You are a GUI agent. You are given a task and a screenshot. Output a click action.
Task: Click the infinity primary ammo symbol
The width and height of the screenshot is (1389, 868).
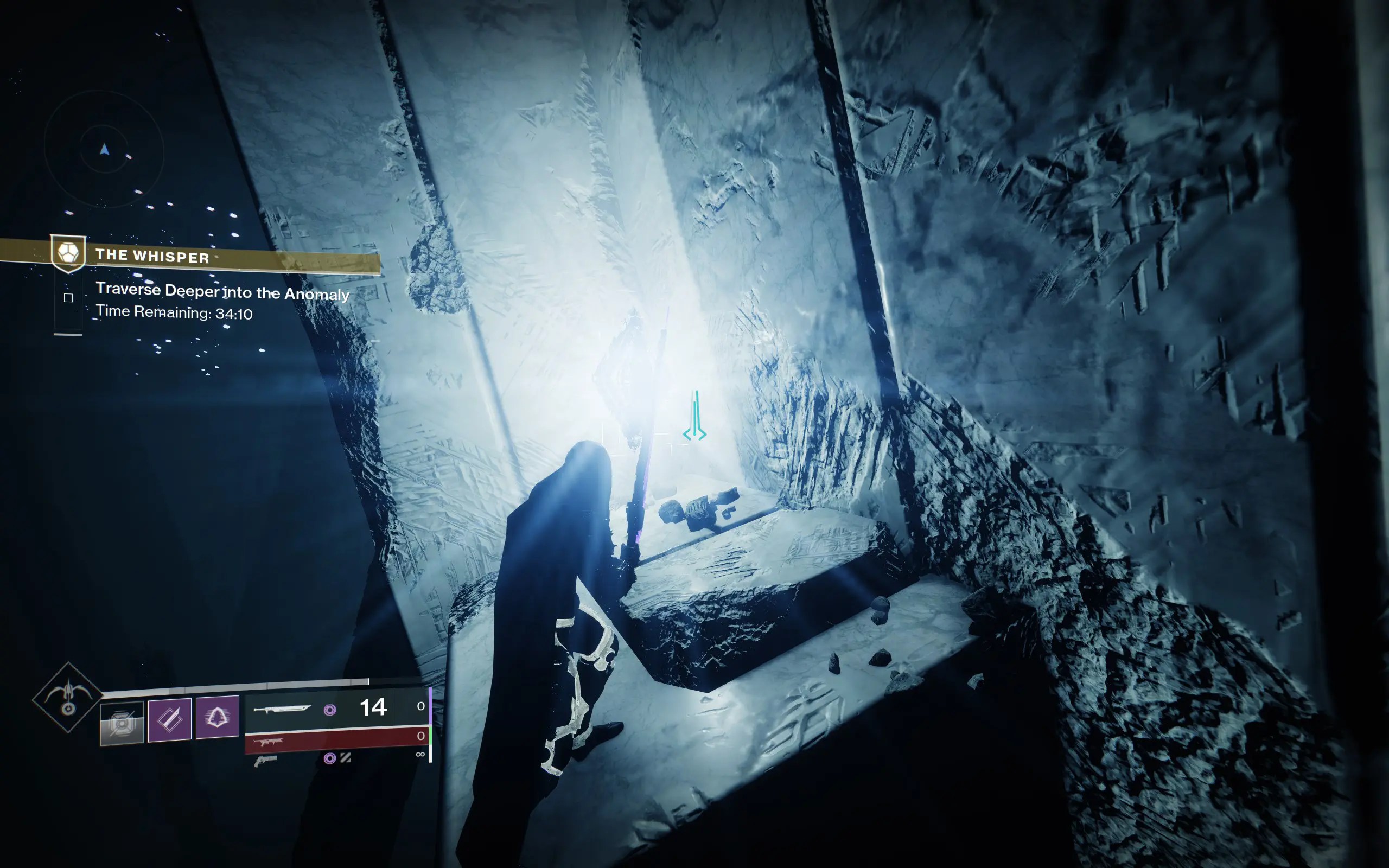420,754
